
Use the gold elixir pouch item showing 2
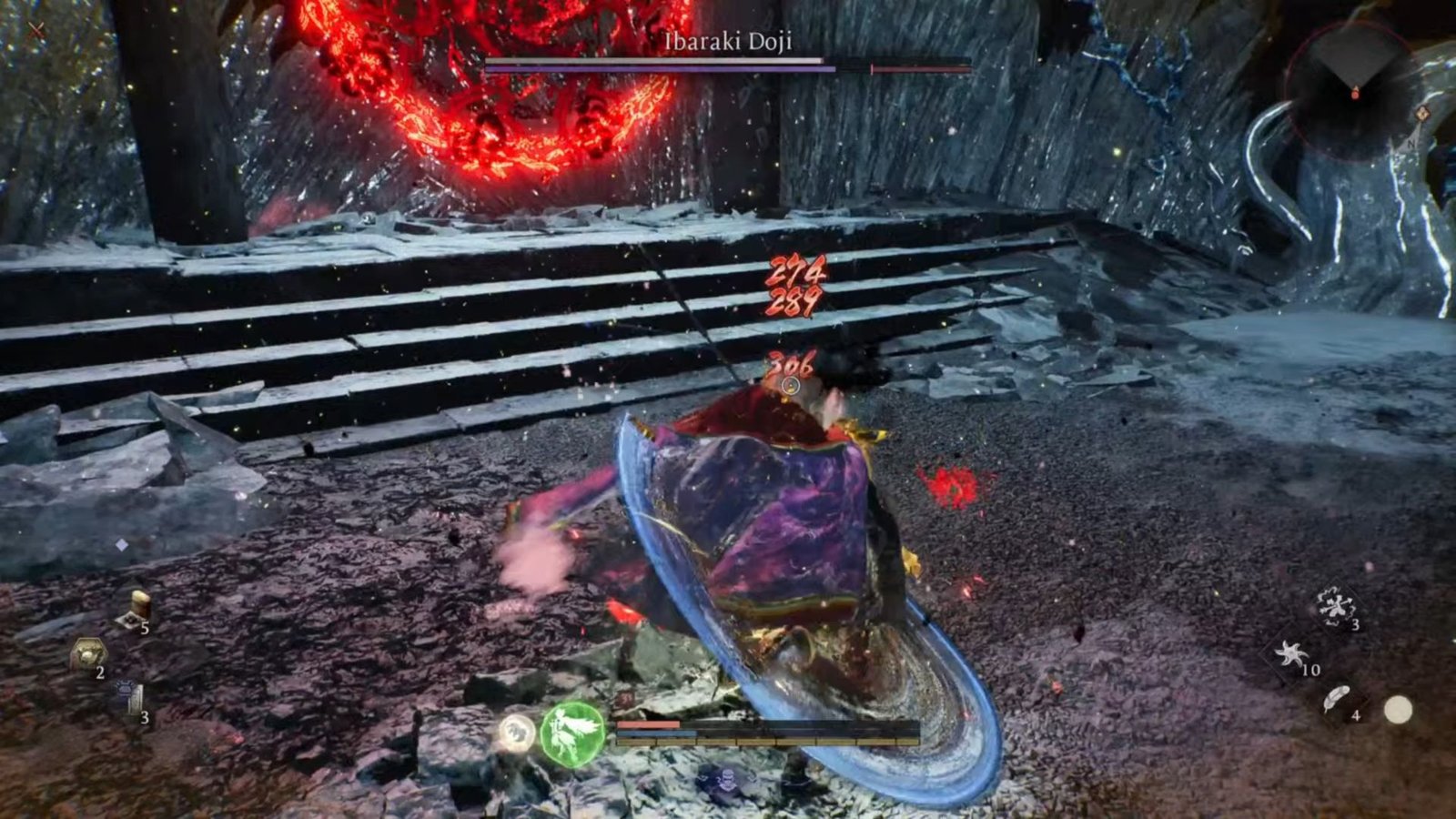point(88,652)
